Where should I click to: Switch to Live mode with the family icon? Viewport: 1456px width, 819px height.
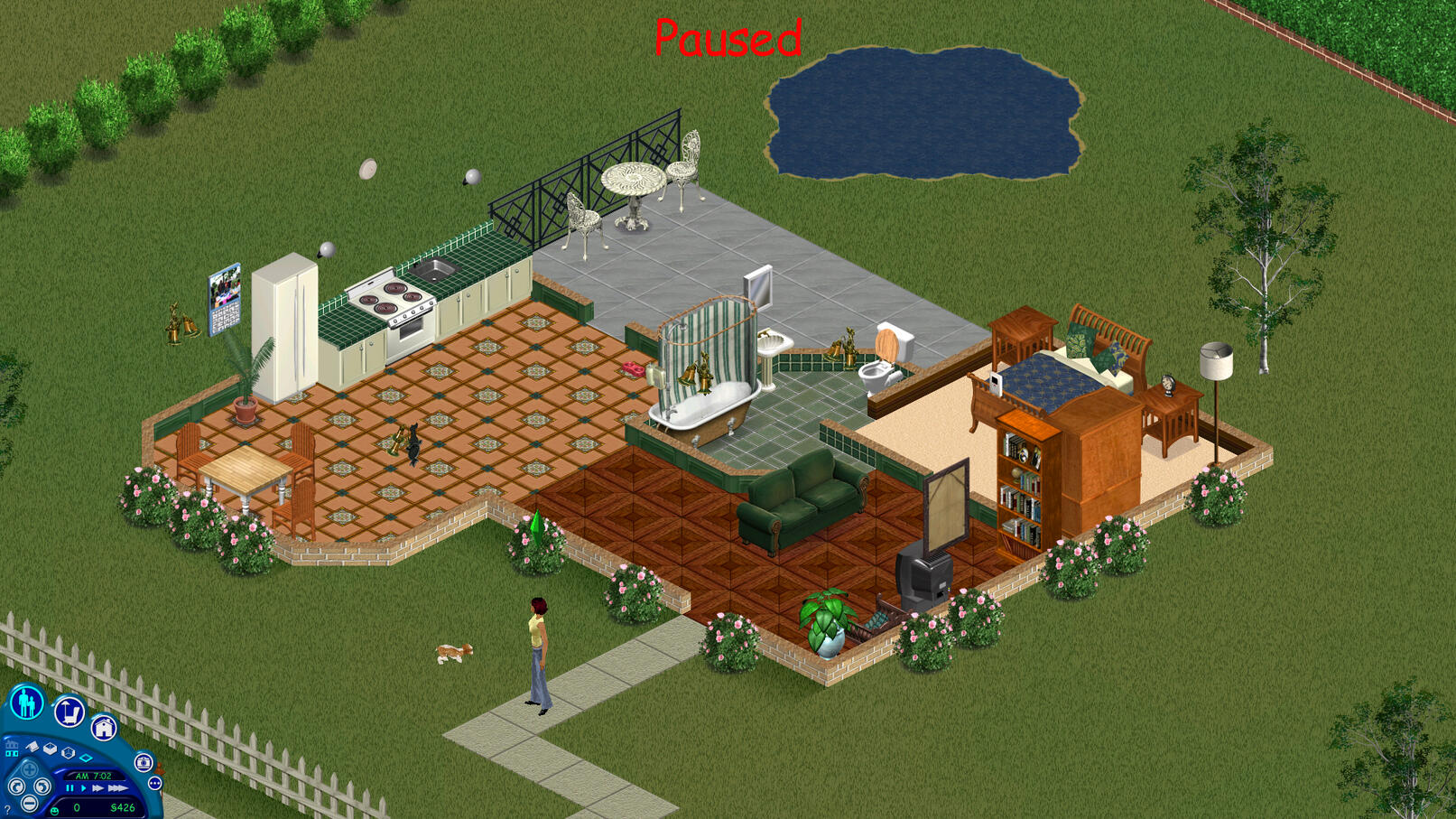pyautogui.click(x=27, y=703)
